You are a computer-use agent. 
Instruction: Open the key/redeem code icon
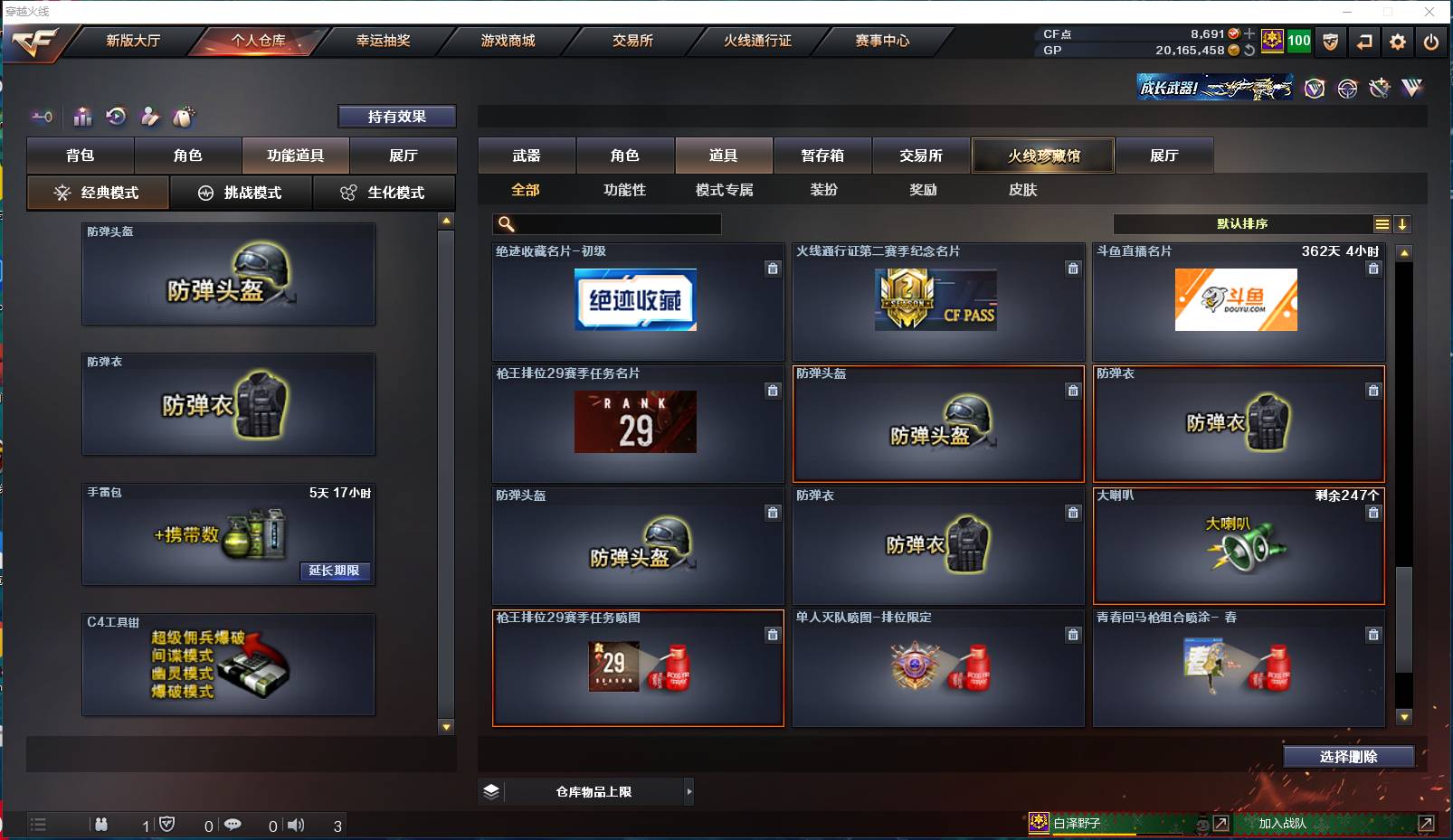pyautogui.click(x=42, y=117)
